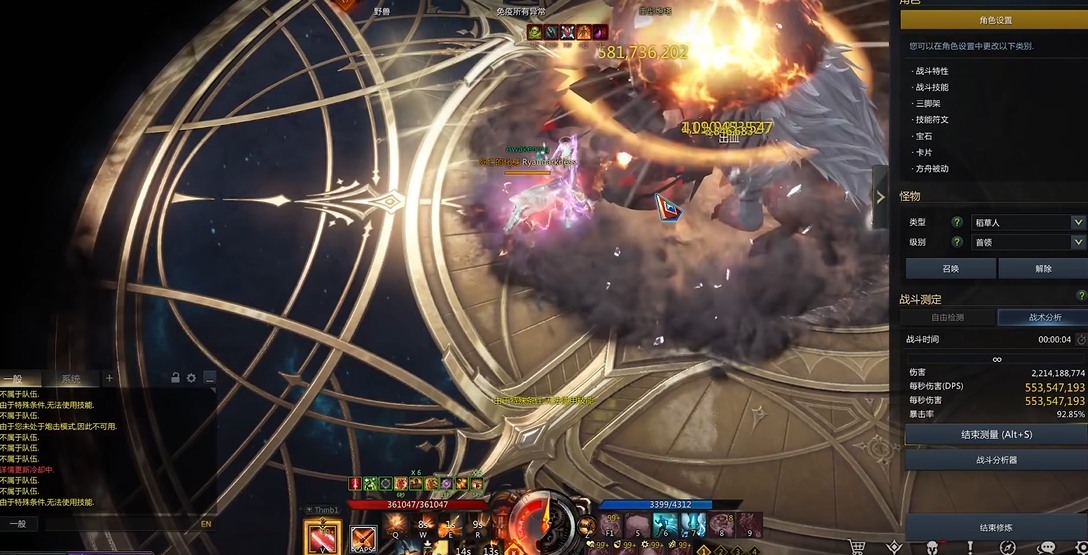Reset the combat timer with the clock icon
Screen dimensions: 1088x555
pos(1081,340)
